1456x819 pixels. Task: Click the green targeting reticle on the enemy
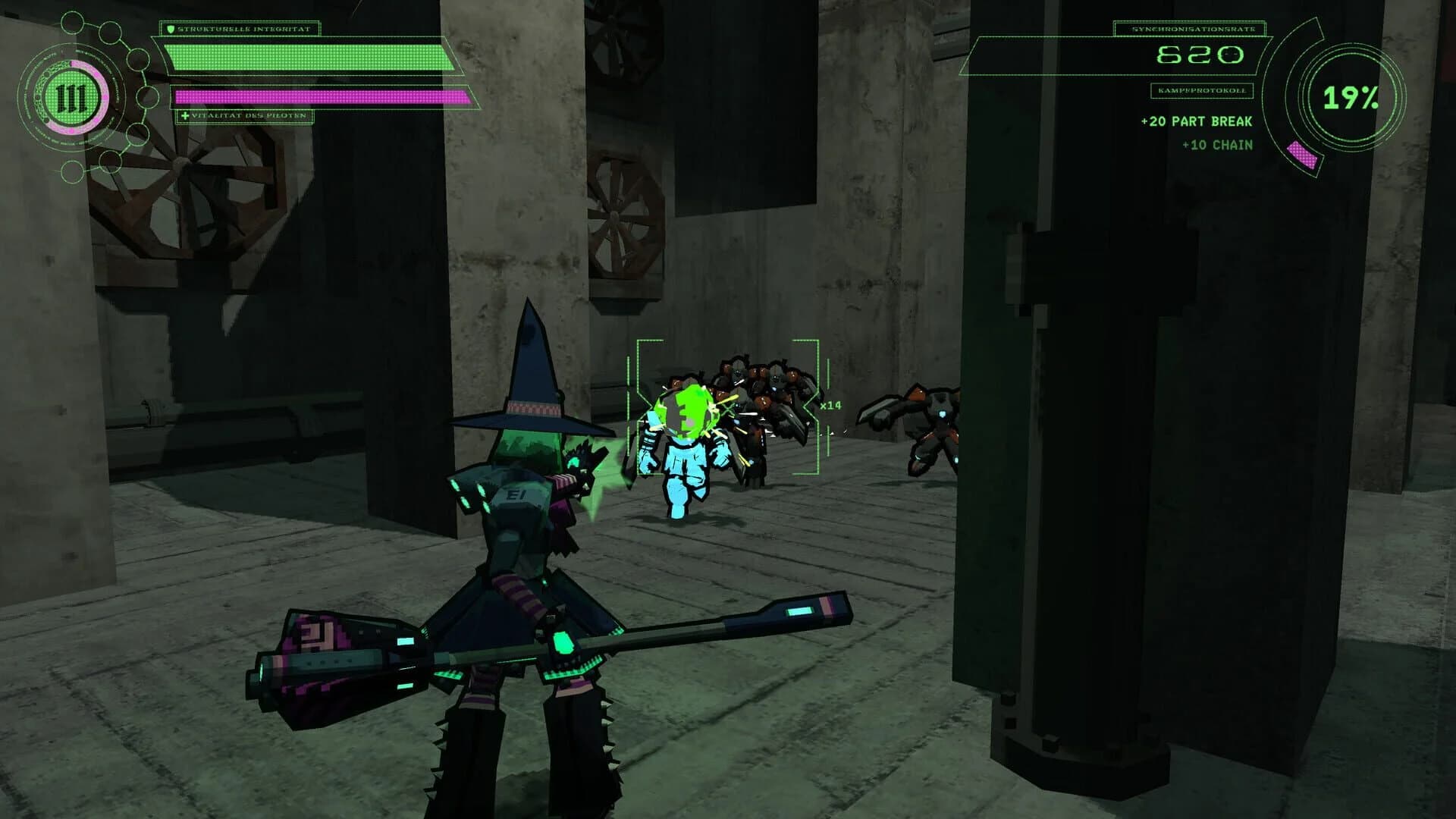[x=728, y=406]
